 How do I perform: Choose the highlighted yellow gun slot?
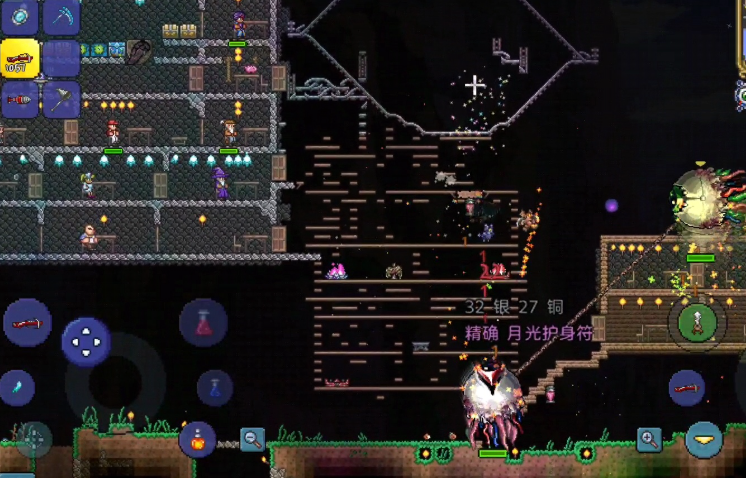coord(19,59)
